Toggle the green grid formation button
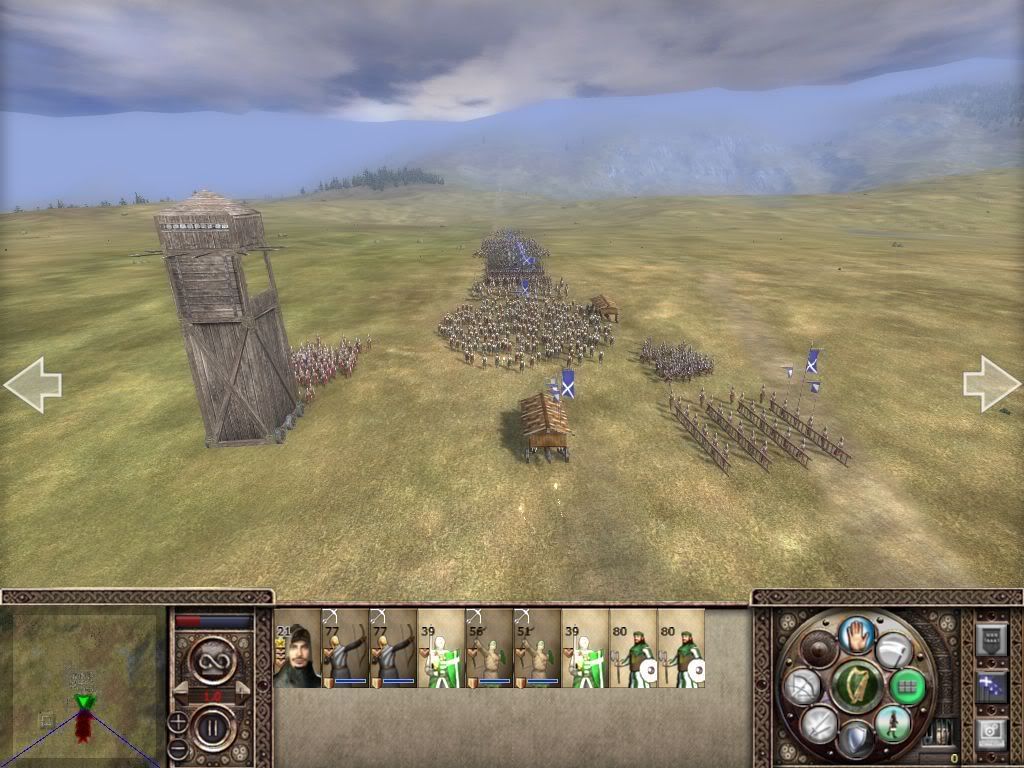1024x768 pixels. (x=907, y=686)
